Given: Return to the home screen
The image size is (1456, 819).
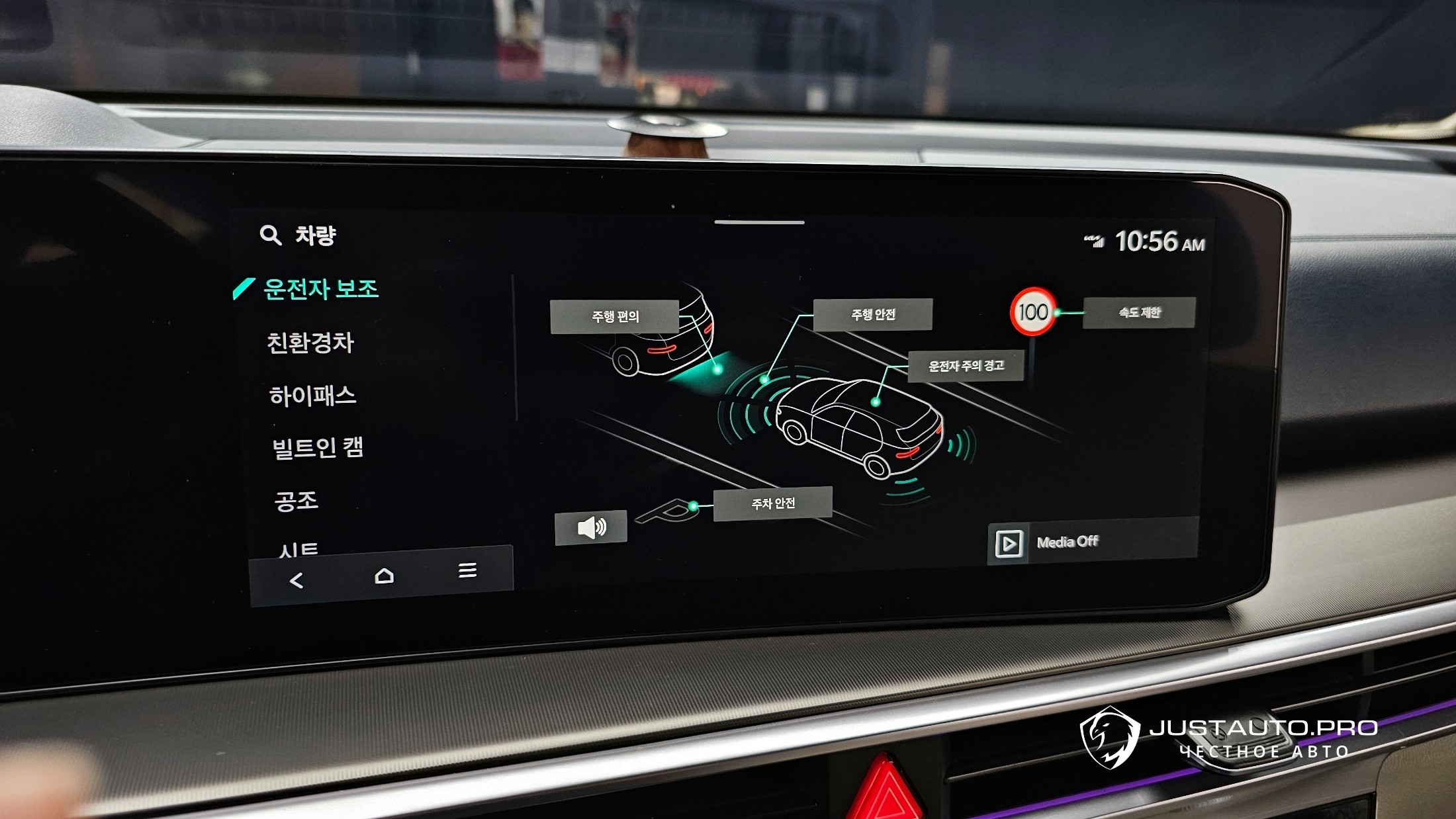Looking at the screenshot, I should [x=384, y=576].
